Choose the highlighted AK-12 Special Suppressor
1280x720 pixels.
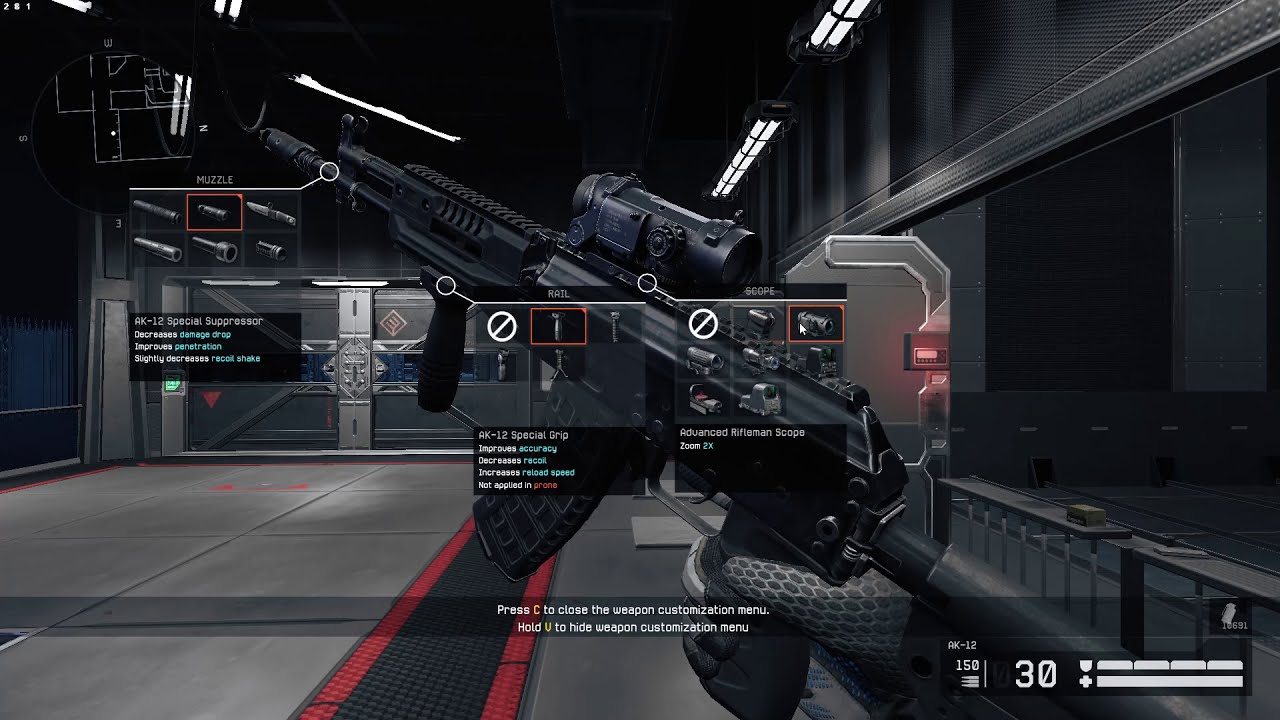coord(214,212)
